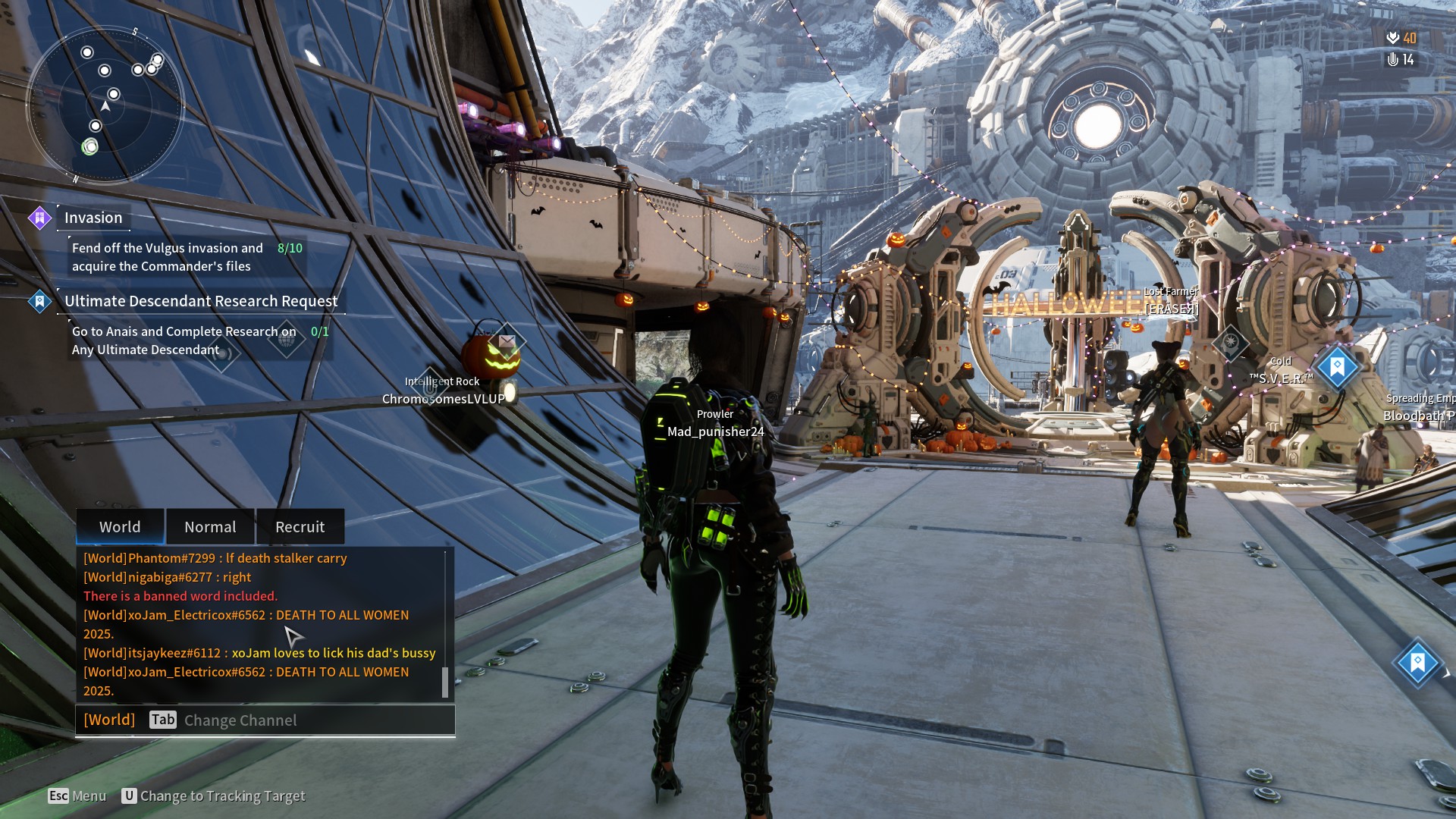This screenshot has width=1456, height=819.
Task: Select the Invasion quest tracker entry
Action: click(x=93, y=218)
